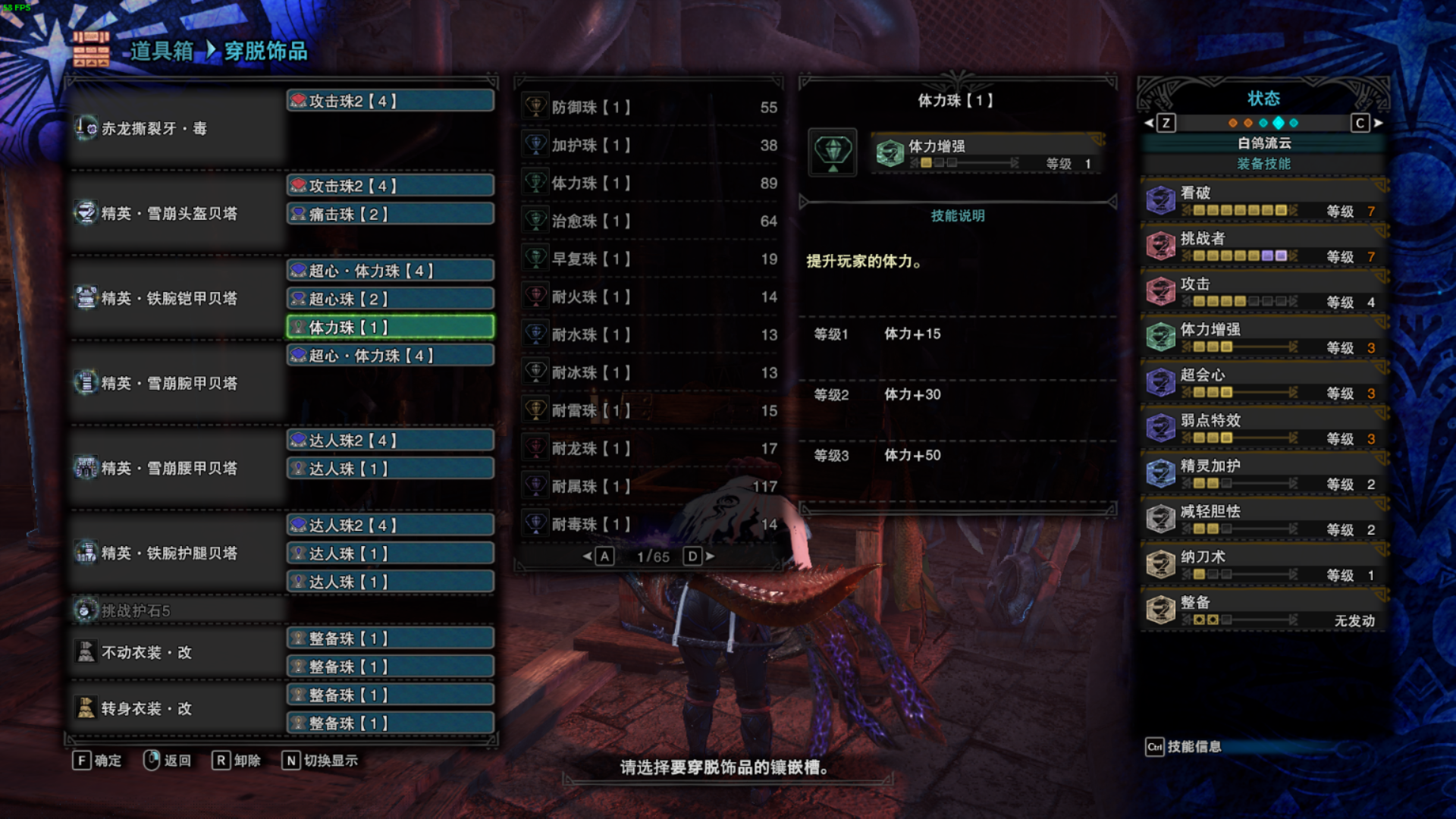Image resolution: width=1456 pixels, height=819 pixels.
Task: Select the 痛击珠【2】 decoration slot
Action: [391, 215]
